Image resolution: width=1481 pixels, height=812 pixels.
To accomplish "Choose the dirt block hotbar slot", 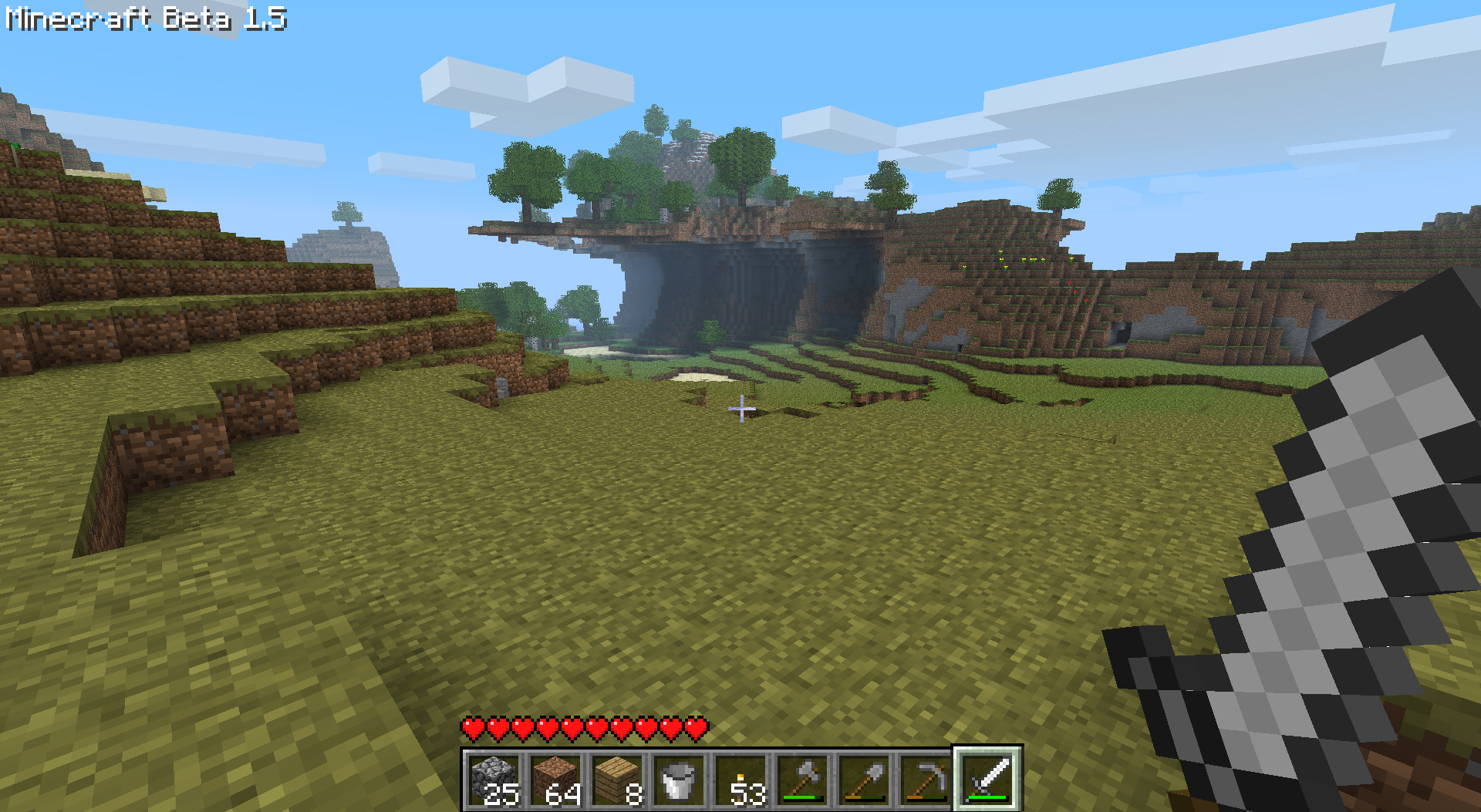I will coord(556,779).
